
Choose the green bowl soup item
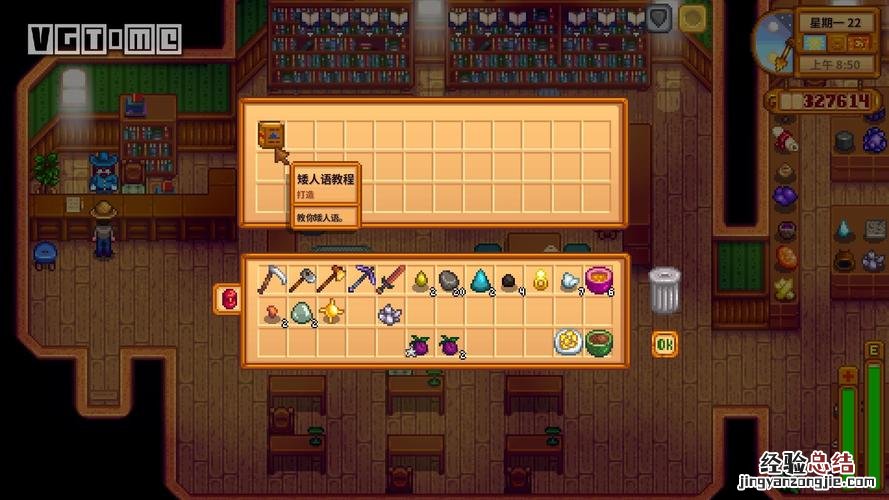point(598,342)
